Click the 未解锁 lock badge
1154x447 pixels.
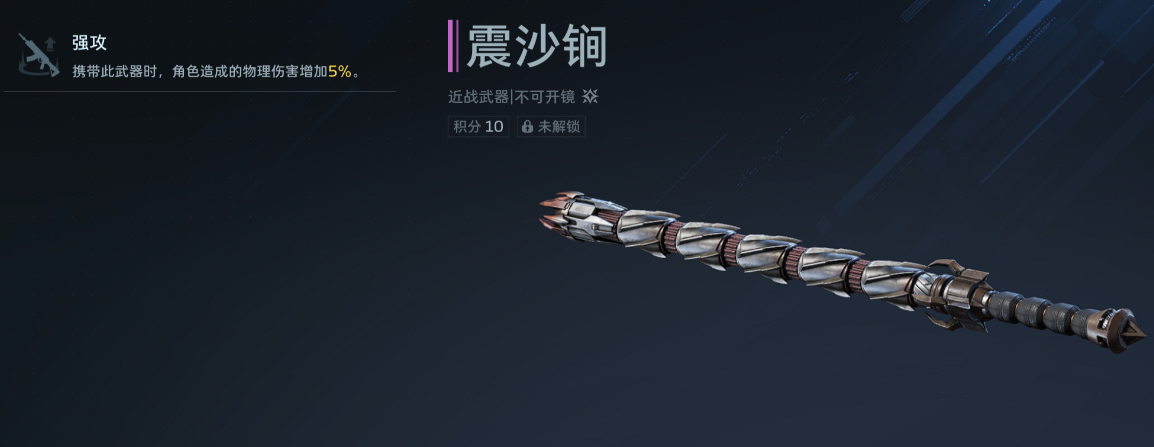[x=551, y=127]
